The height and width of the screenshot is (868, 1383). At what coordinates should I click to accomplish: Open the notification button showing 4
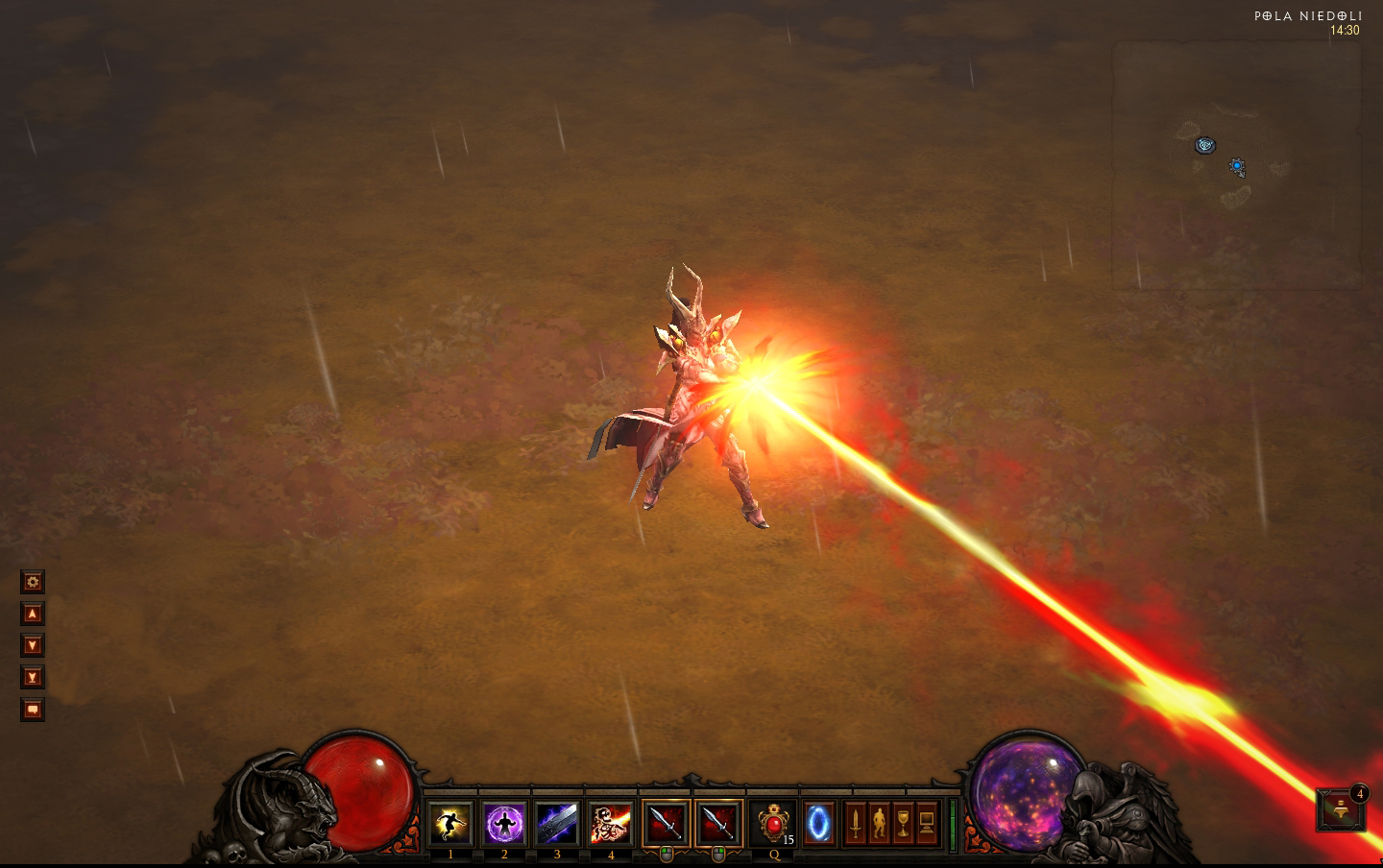1341,809
